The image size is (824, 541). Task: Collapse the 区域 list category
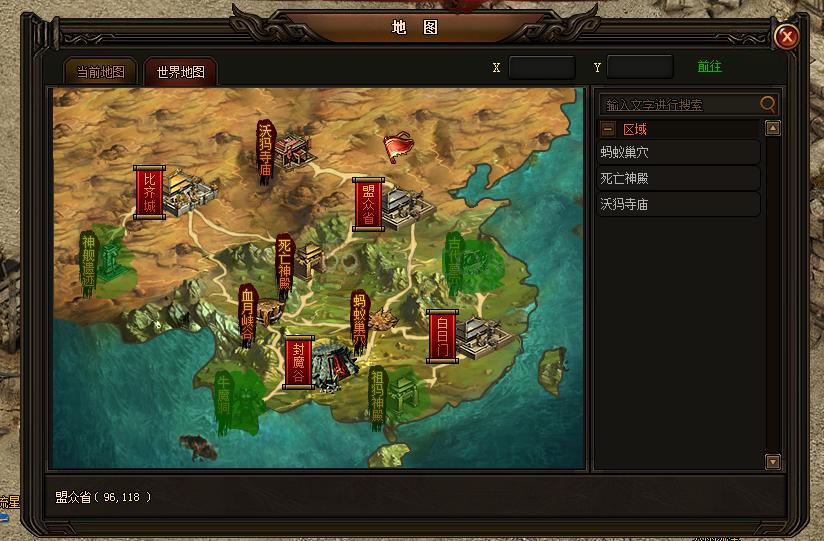tap(608, 129)
